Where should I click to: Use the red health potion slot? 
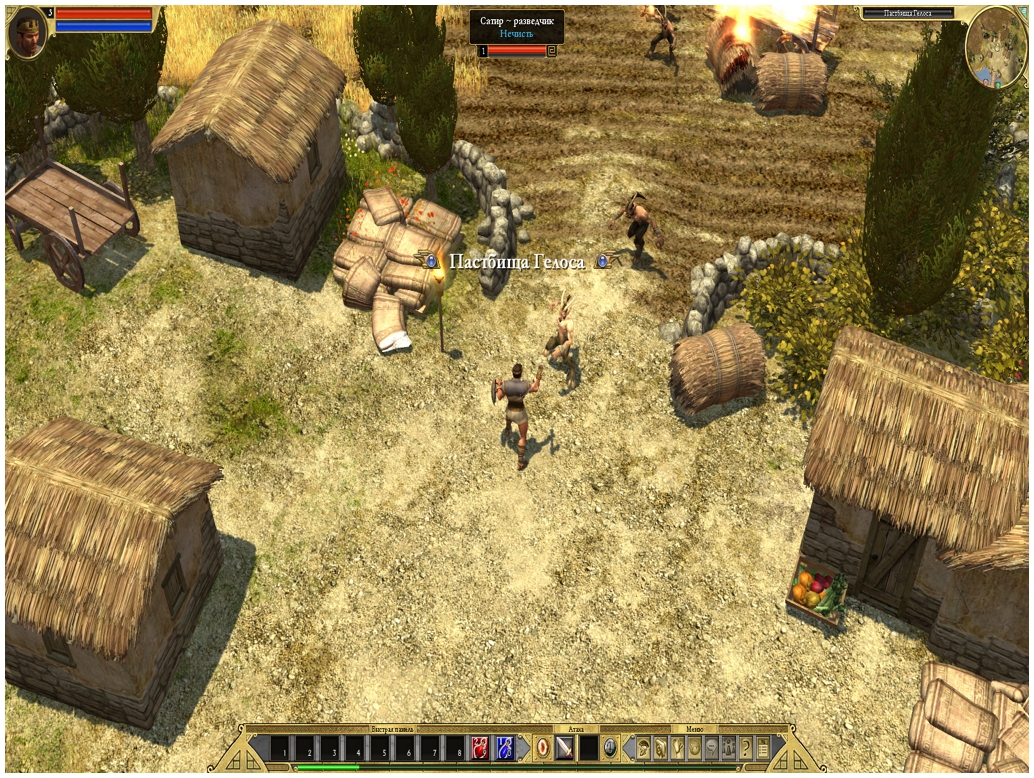point(480,748)
